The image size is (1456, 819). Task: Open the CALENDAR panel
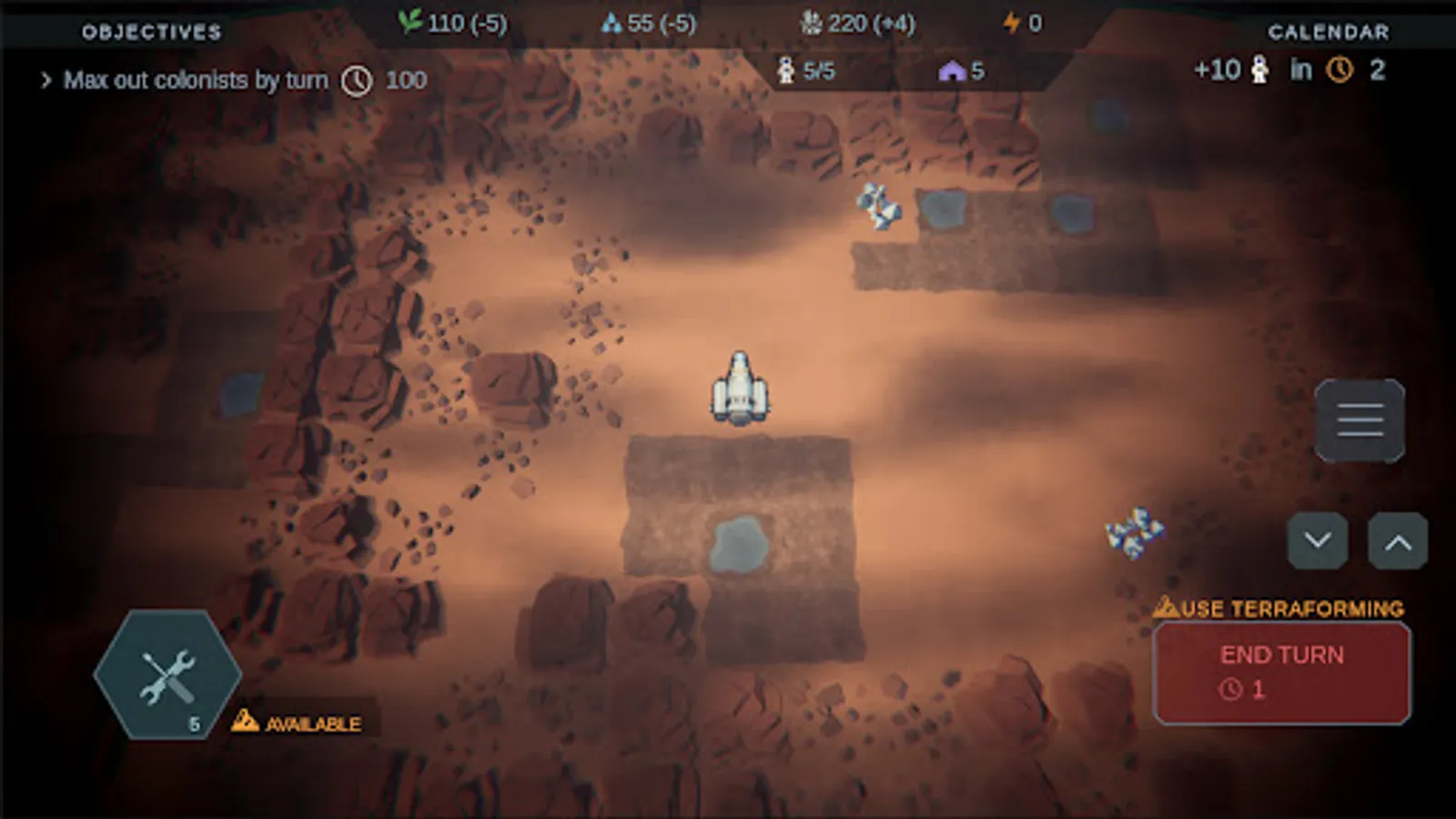(x=1330, y=31)
